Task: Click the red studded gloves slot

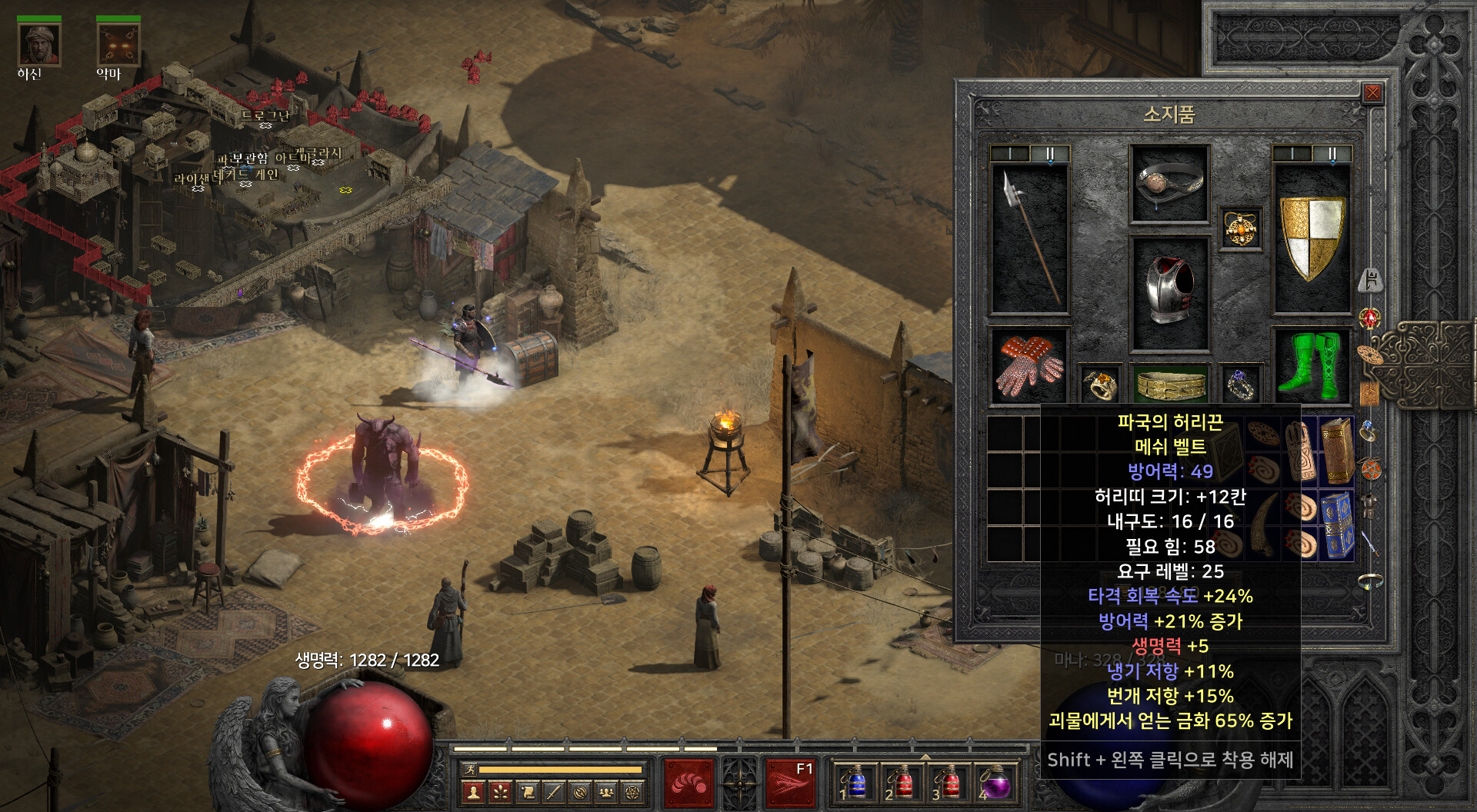Action: pos(1029,366)
